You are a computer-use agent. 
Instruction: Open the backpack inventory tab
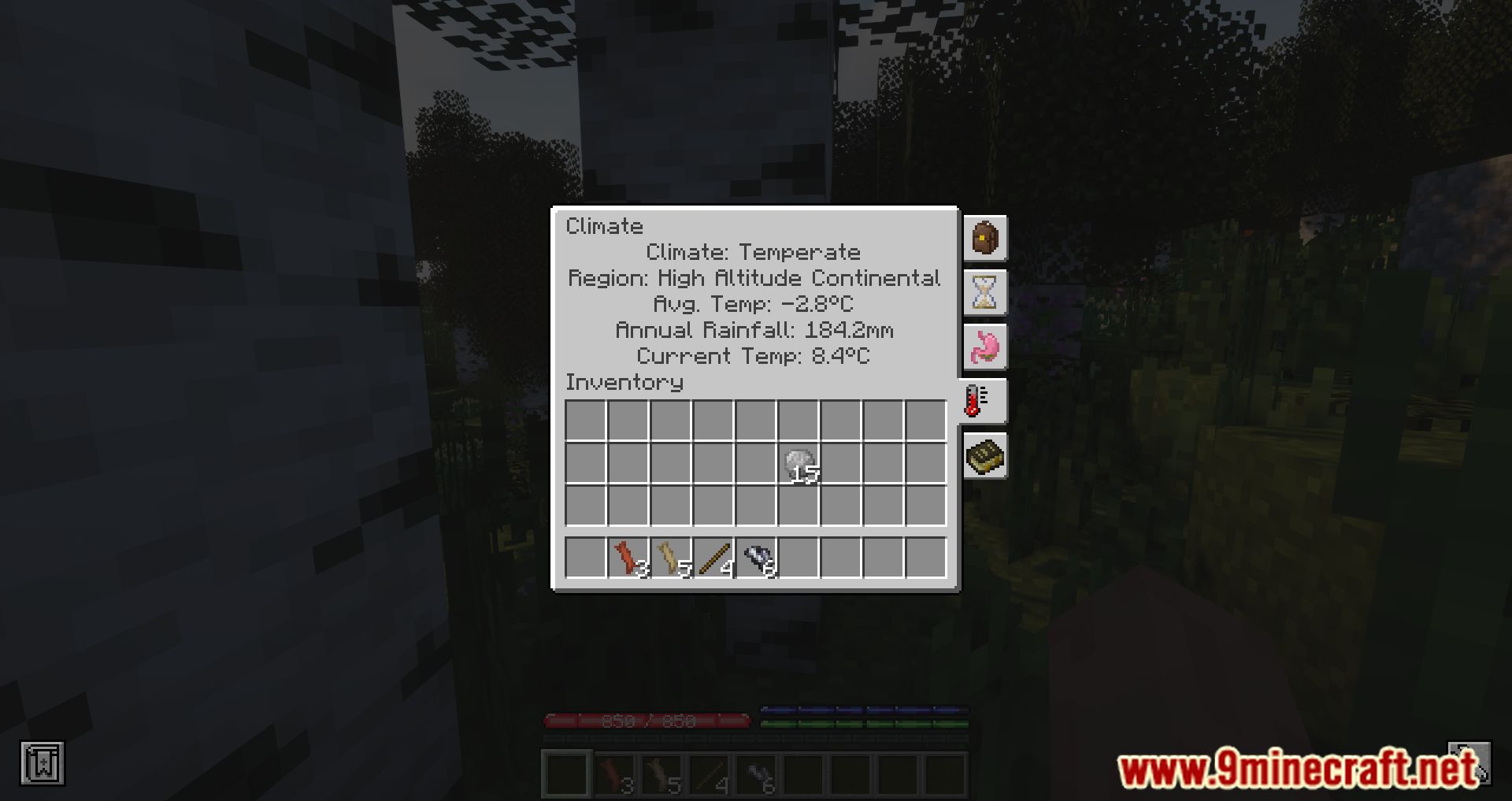click(984, 239)
